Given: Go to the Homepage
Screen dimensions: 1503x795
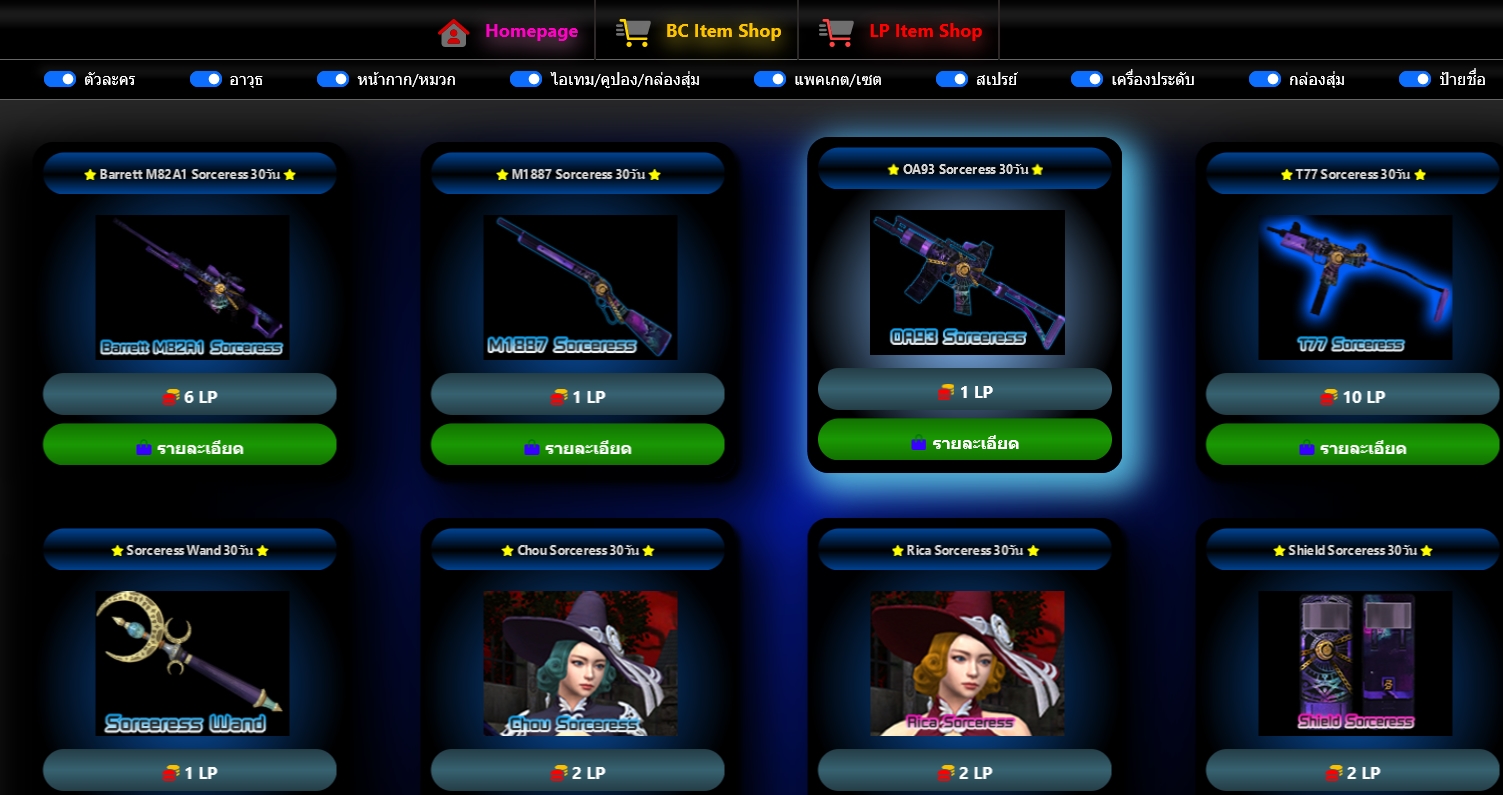Looking at the screenshot, I should [509, 31].
